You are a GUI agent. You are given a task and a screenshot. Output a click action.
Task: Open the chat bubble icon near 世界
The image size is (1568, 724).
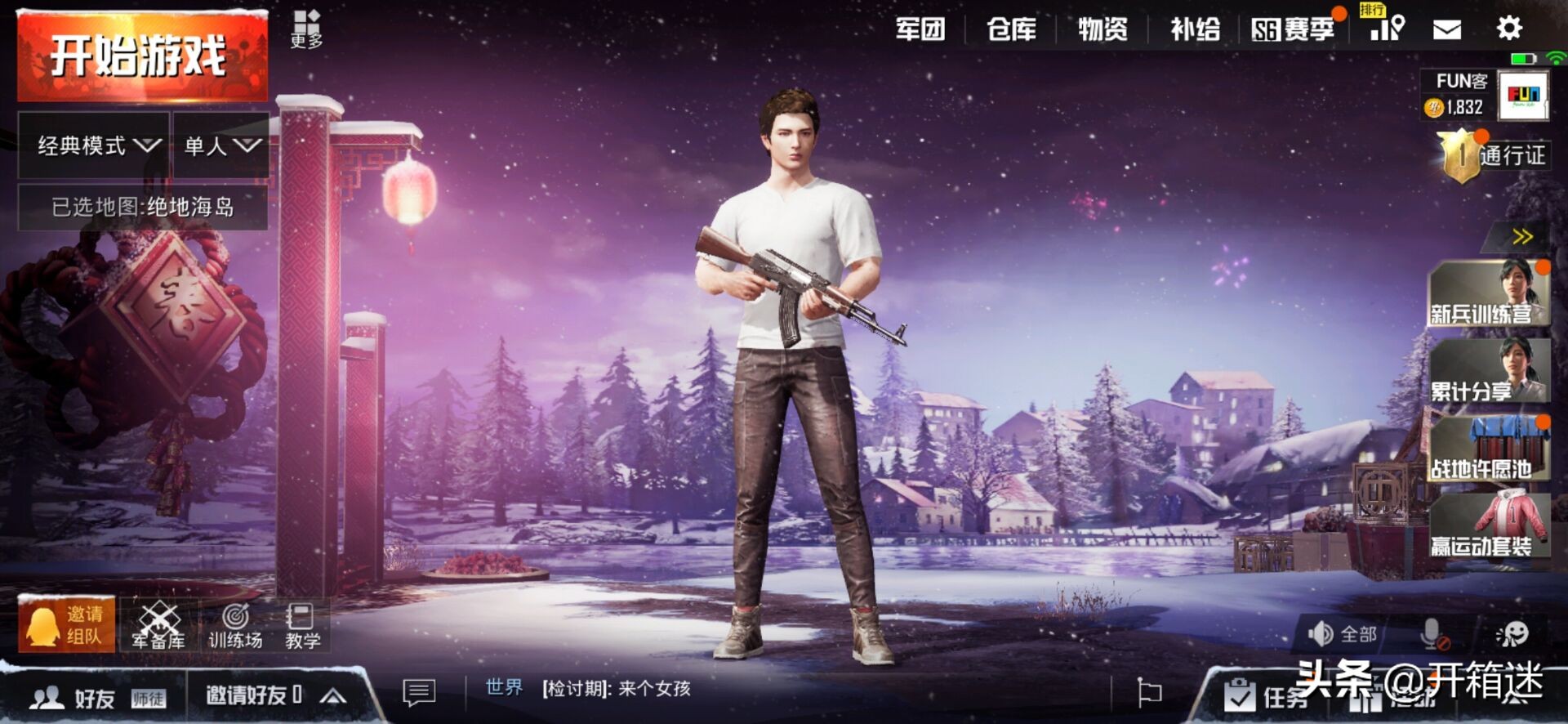(419, 693)
